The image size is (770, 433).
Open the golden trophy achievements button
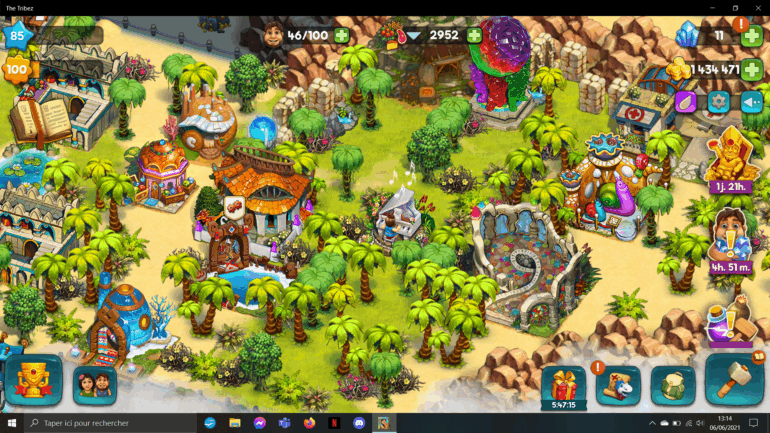click(x=33, y=382)
